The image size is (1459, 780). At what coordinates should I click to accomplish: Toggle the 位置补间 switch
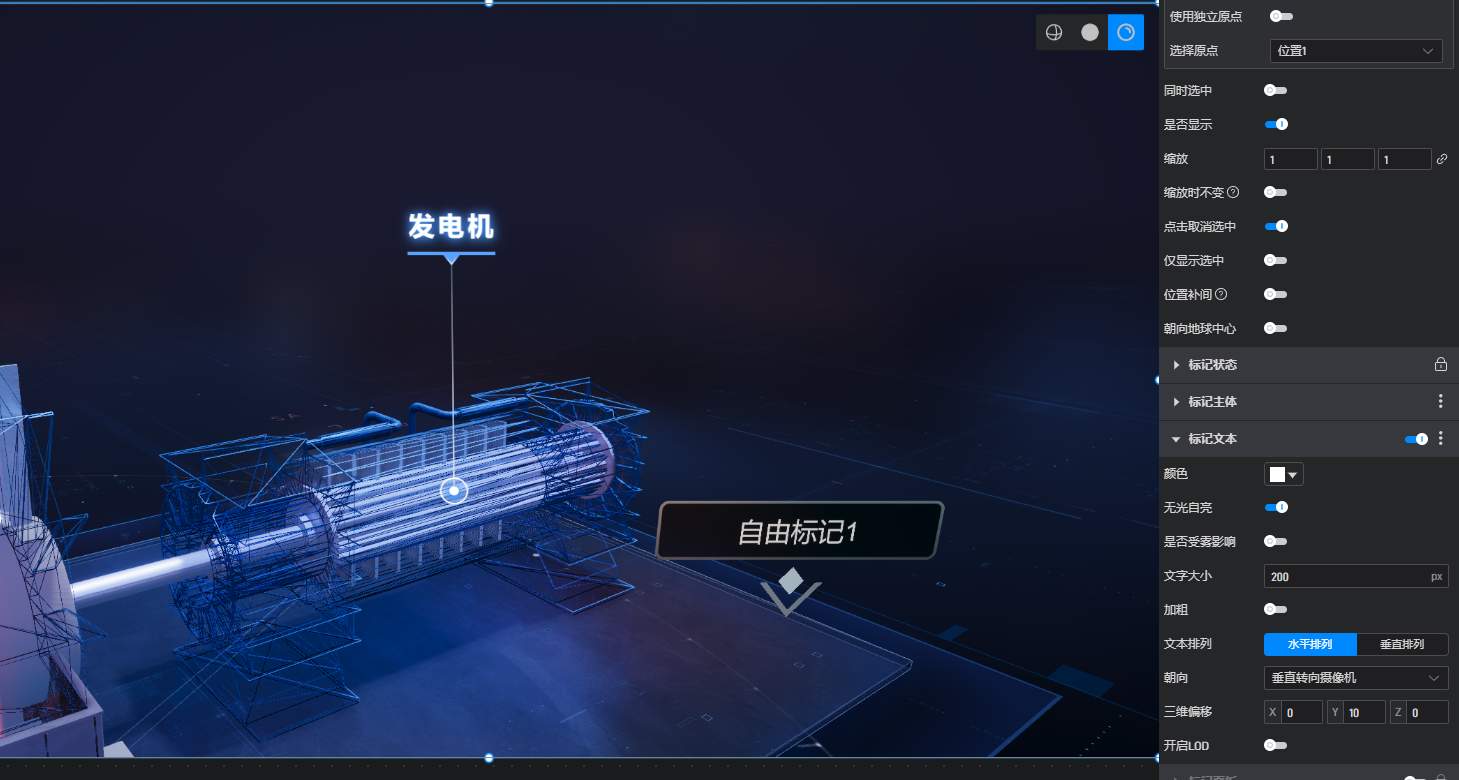point(1275,295)
